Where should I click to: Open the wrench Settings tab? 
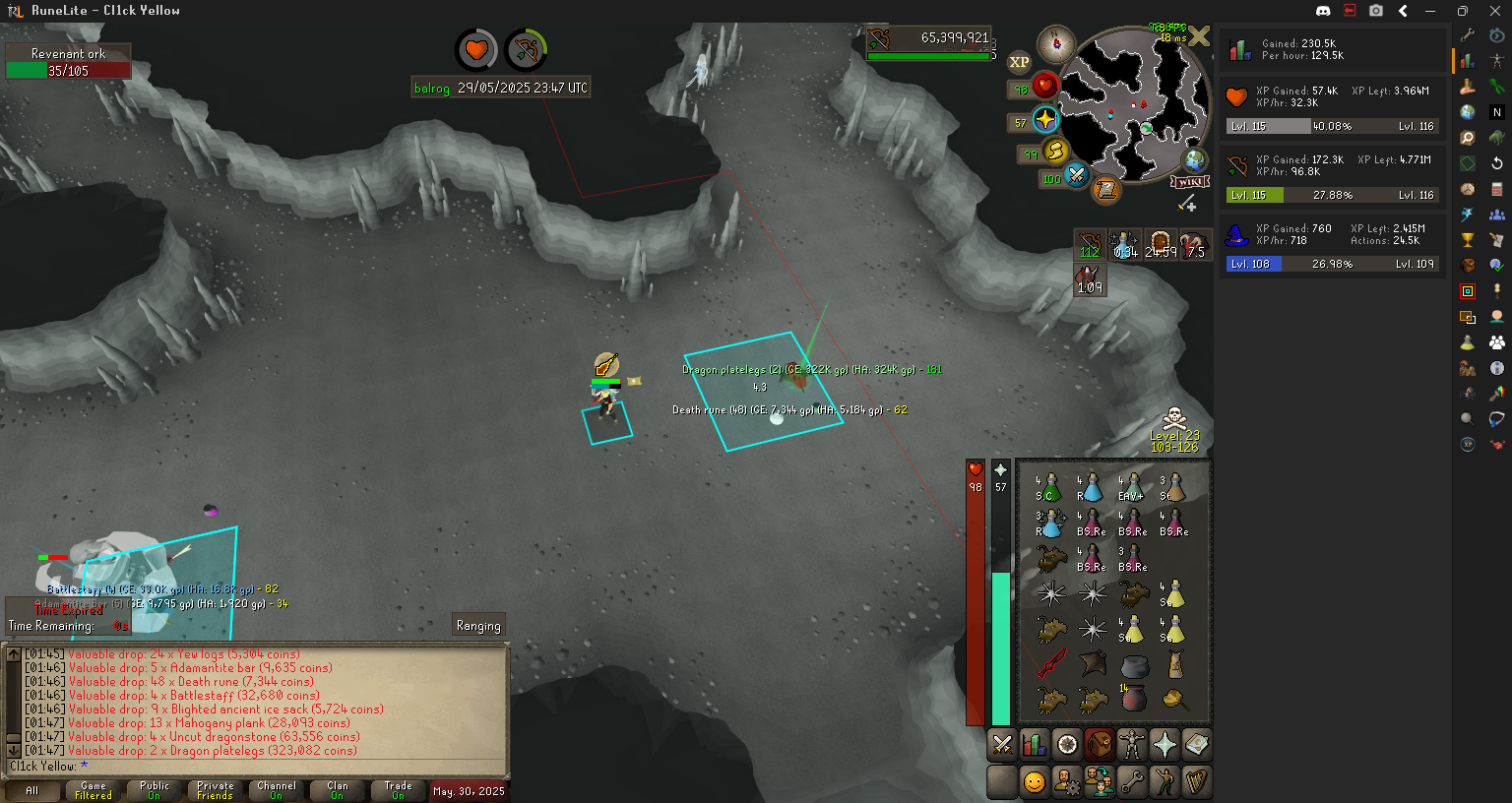[x=1132, y=782]
